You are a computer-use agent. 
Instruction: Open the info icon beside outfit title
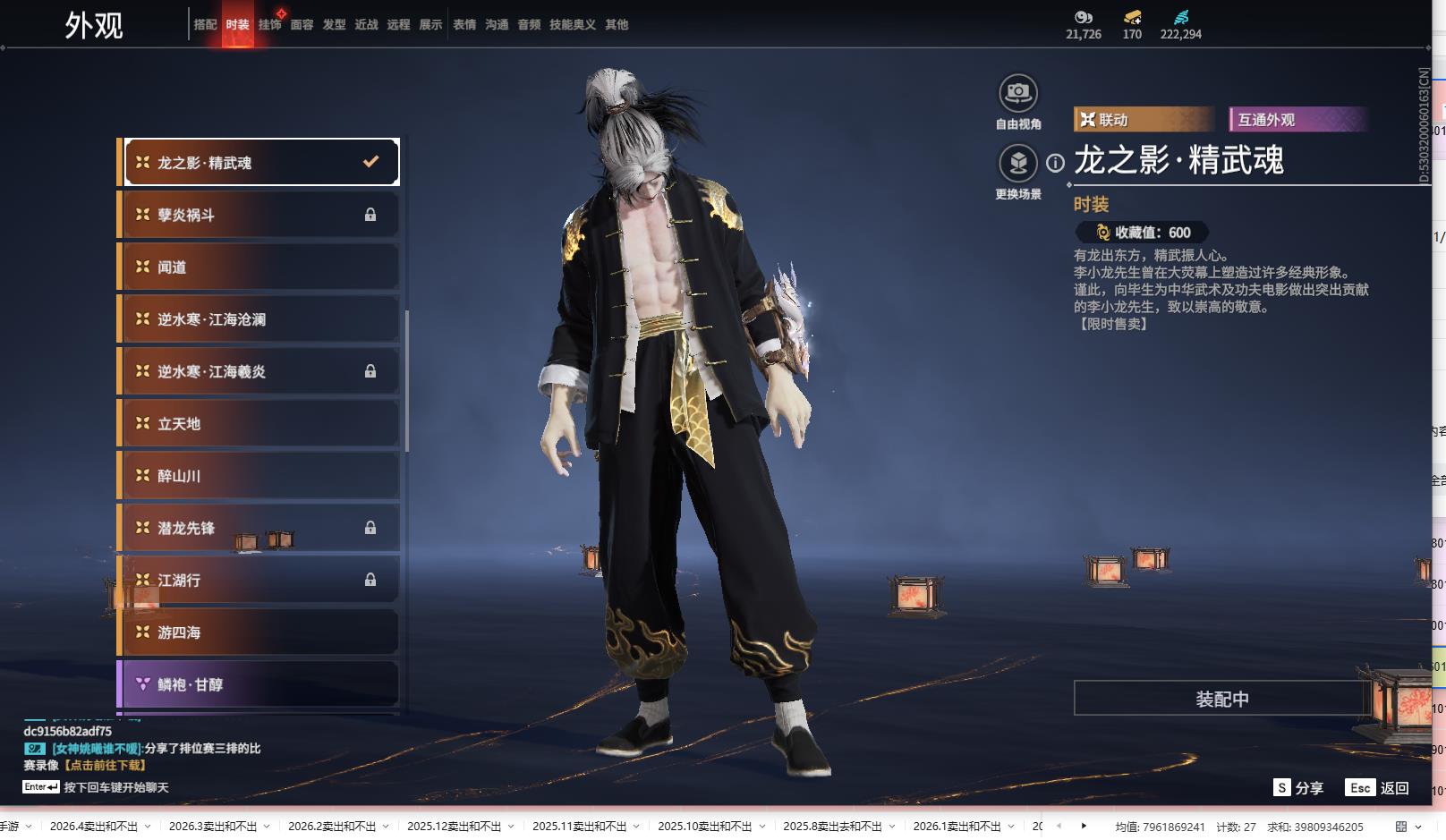click(1056, 163)
